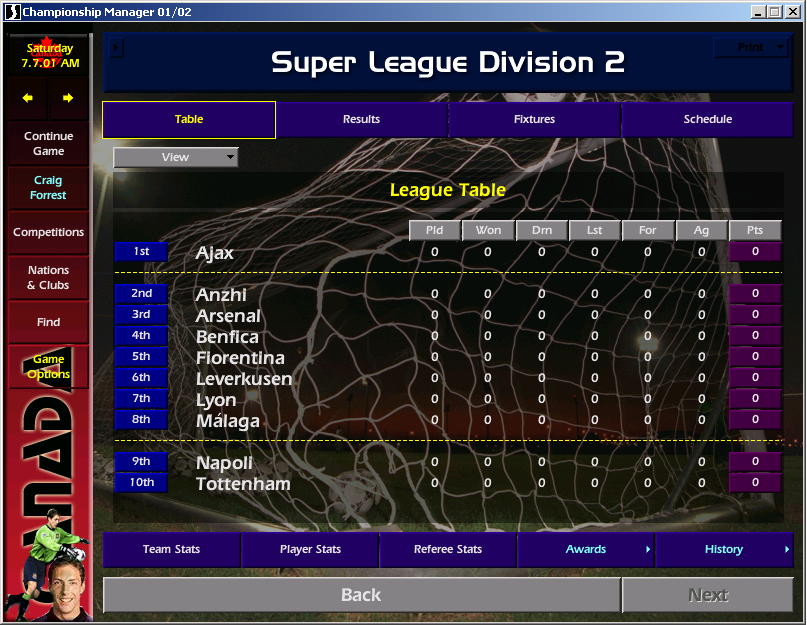The image size is (807, 625).
Task: Switch to the Results tab
Action: click(361, 119)
